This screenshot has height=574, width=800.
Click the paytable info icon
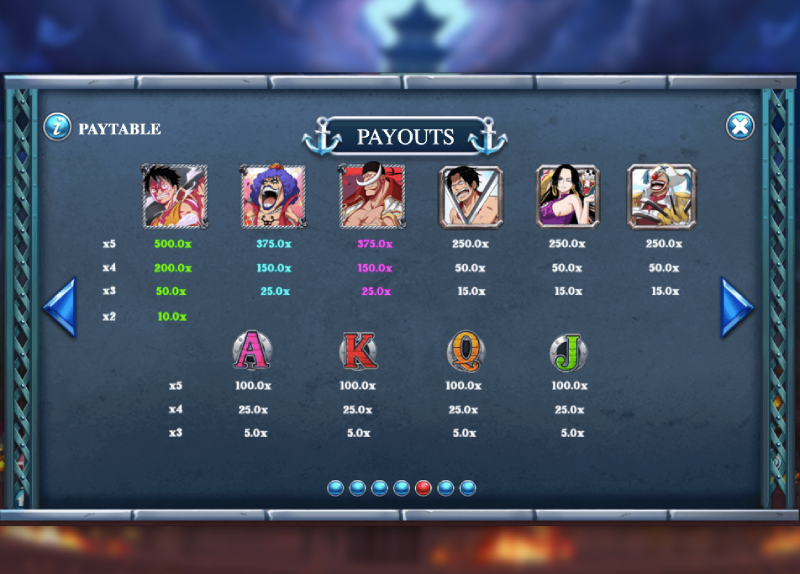coord(57,127)
